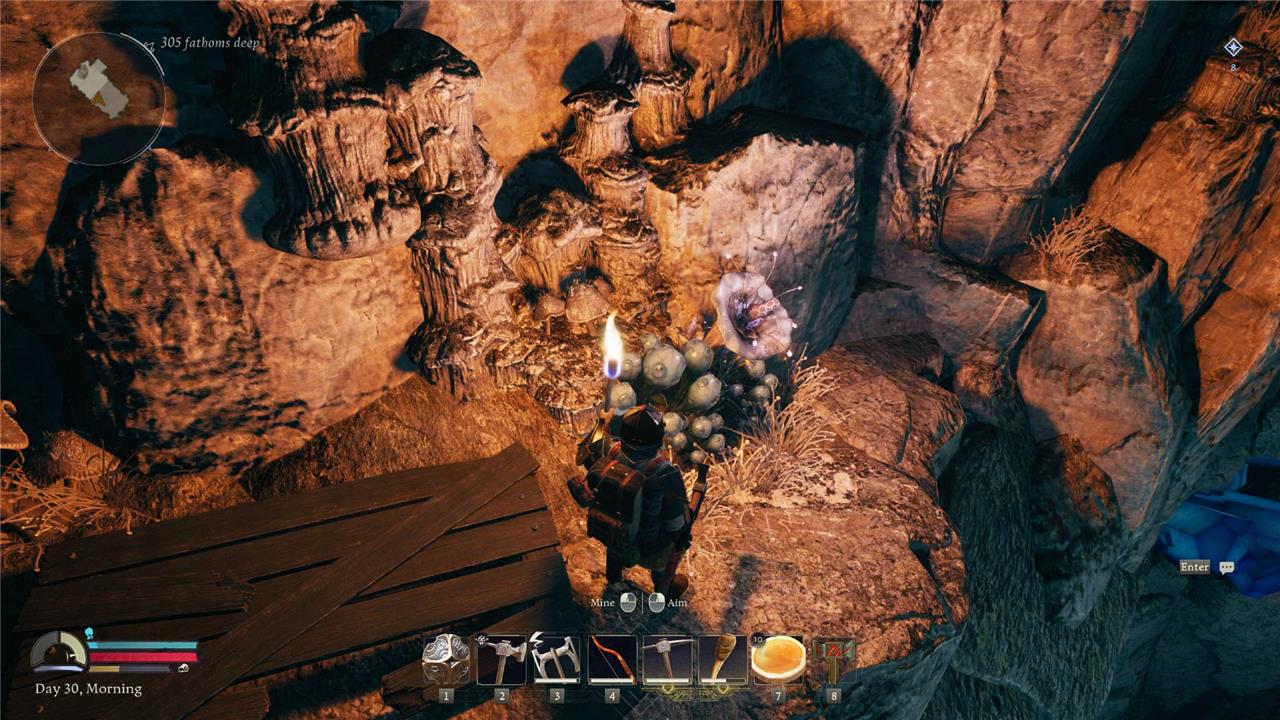Select the engraved stone block in slot 1
The width and height of the screenshot is (1280, 720).
point(446,661)
